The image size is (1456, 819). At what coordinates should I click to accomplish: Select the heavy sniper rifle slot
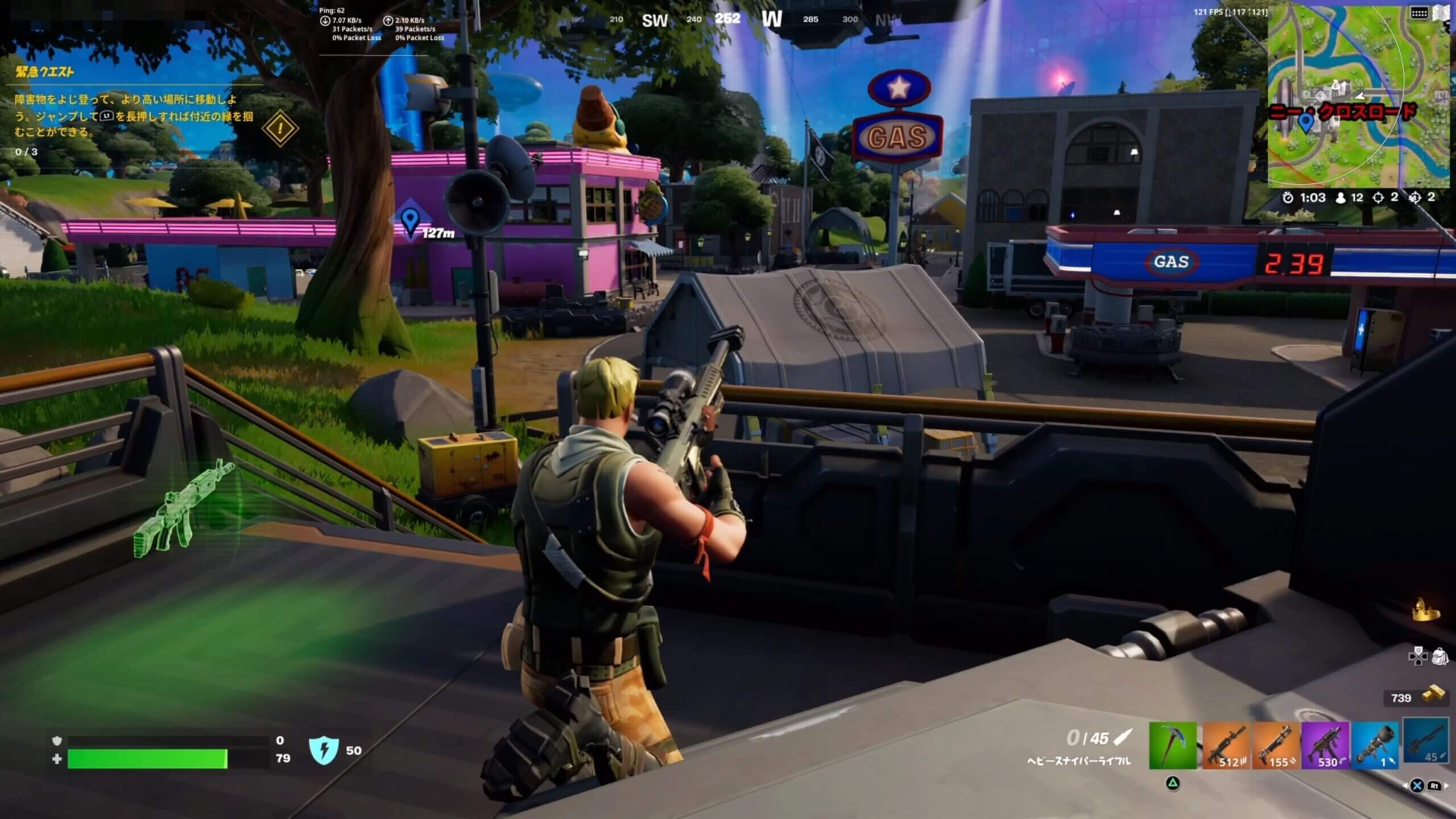click(1426, 741)
